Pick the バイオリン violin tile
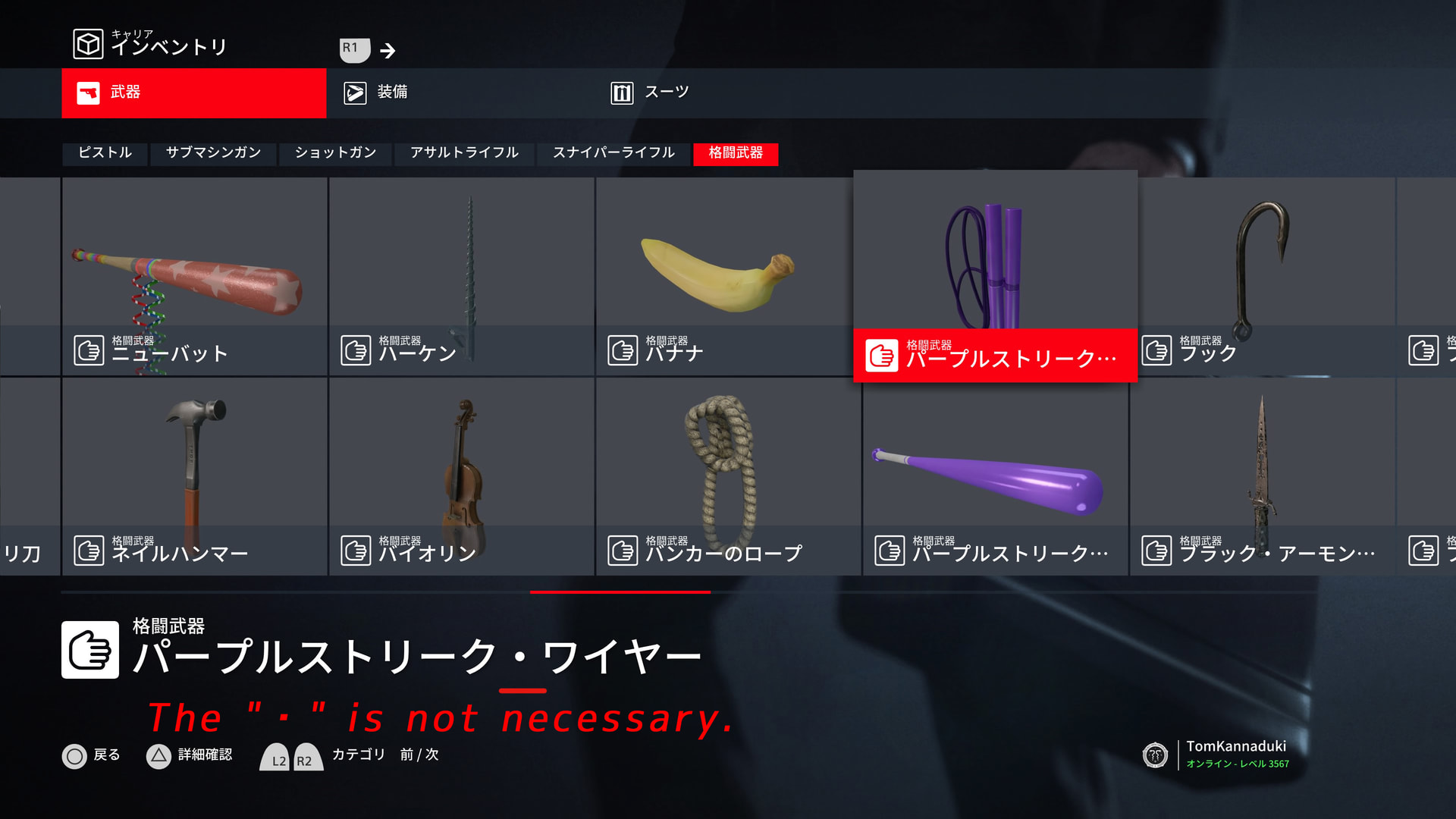Viewport: 1456px width, 819px height. pos(462,476)
